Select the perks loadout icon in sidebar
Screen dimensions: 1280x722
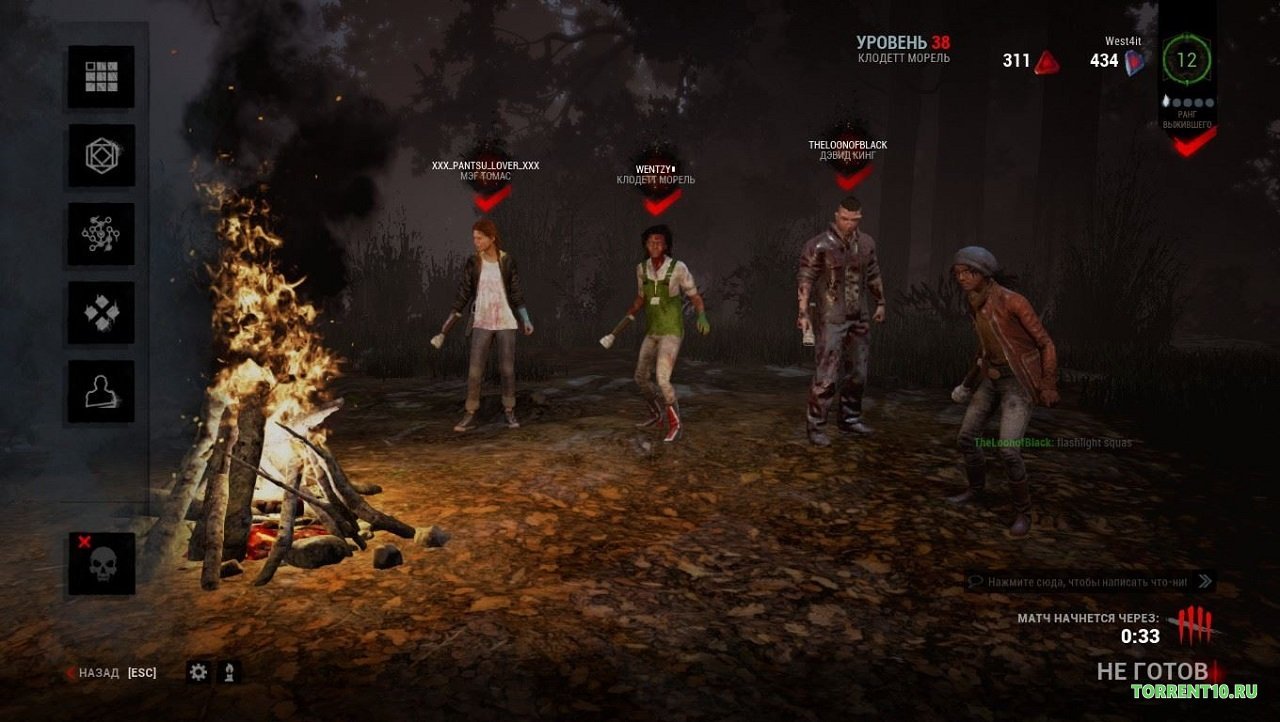[x=100, y=312]
